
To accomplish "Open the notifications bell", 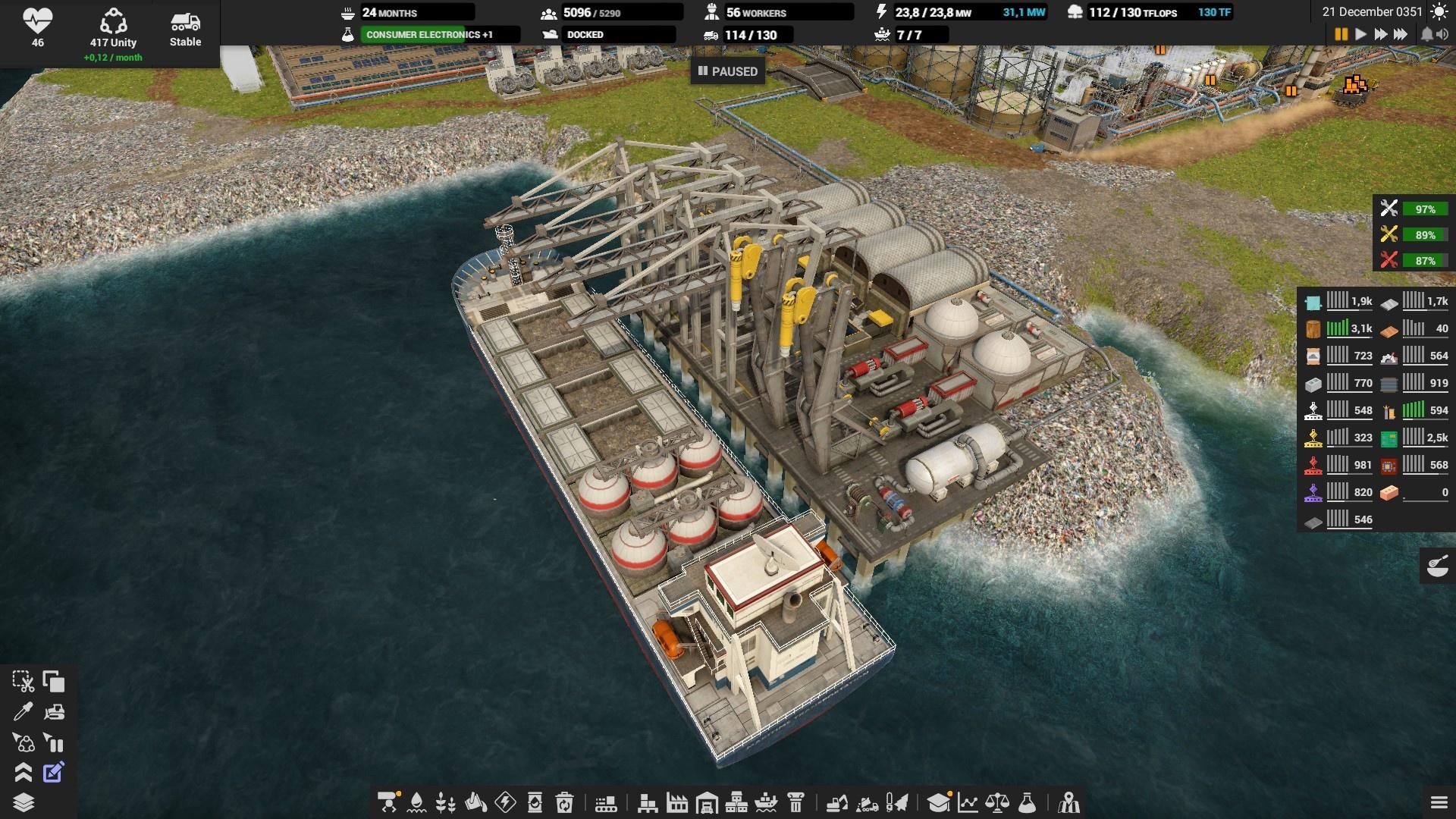I will click(x=1426, y=34).
